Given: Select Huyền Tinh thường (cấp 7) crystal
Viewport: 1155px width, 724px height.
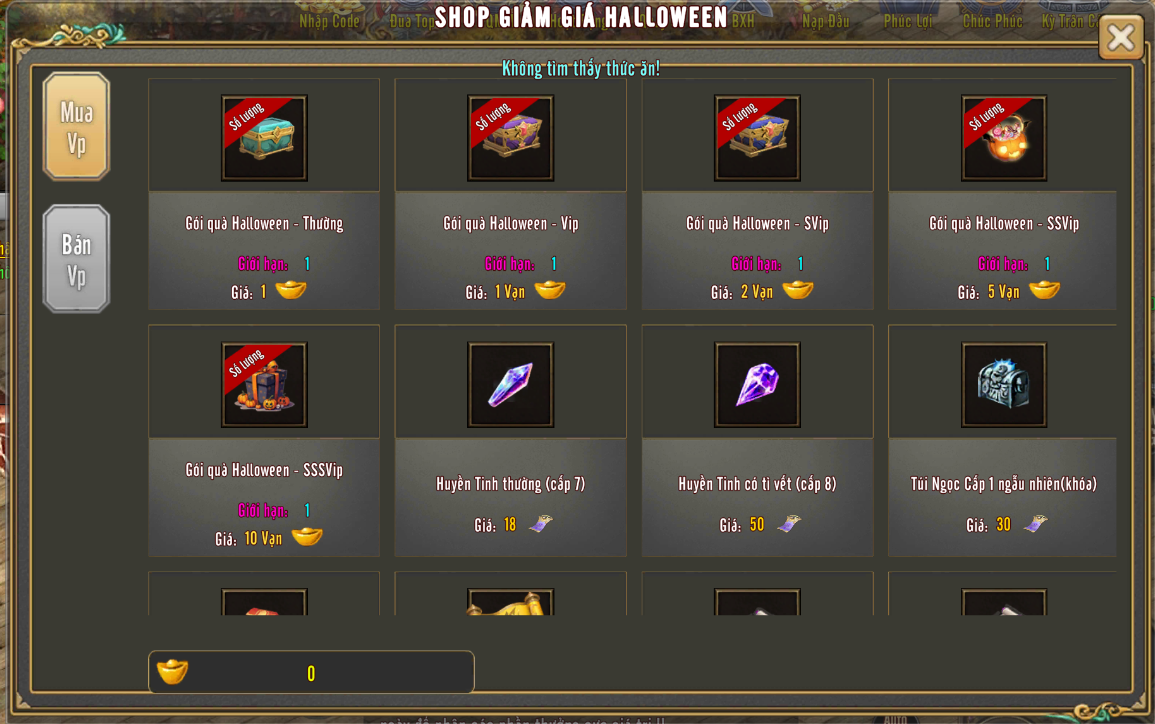Looking at the screenshot, I should pyautogui.click(x=510, y=385).
